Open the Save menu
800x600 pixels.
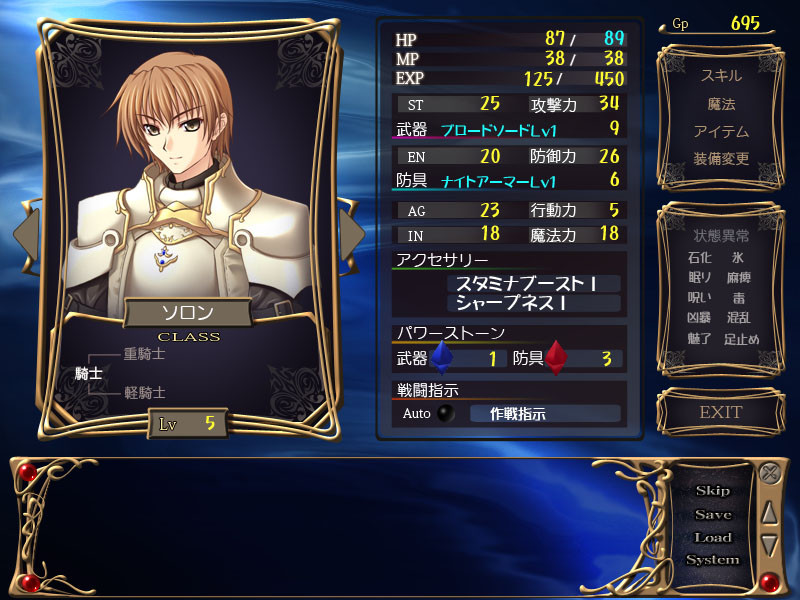[x=713, y=514]
